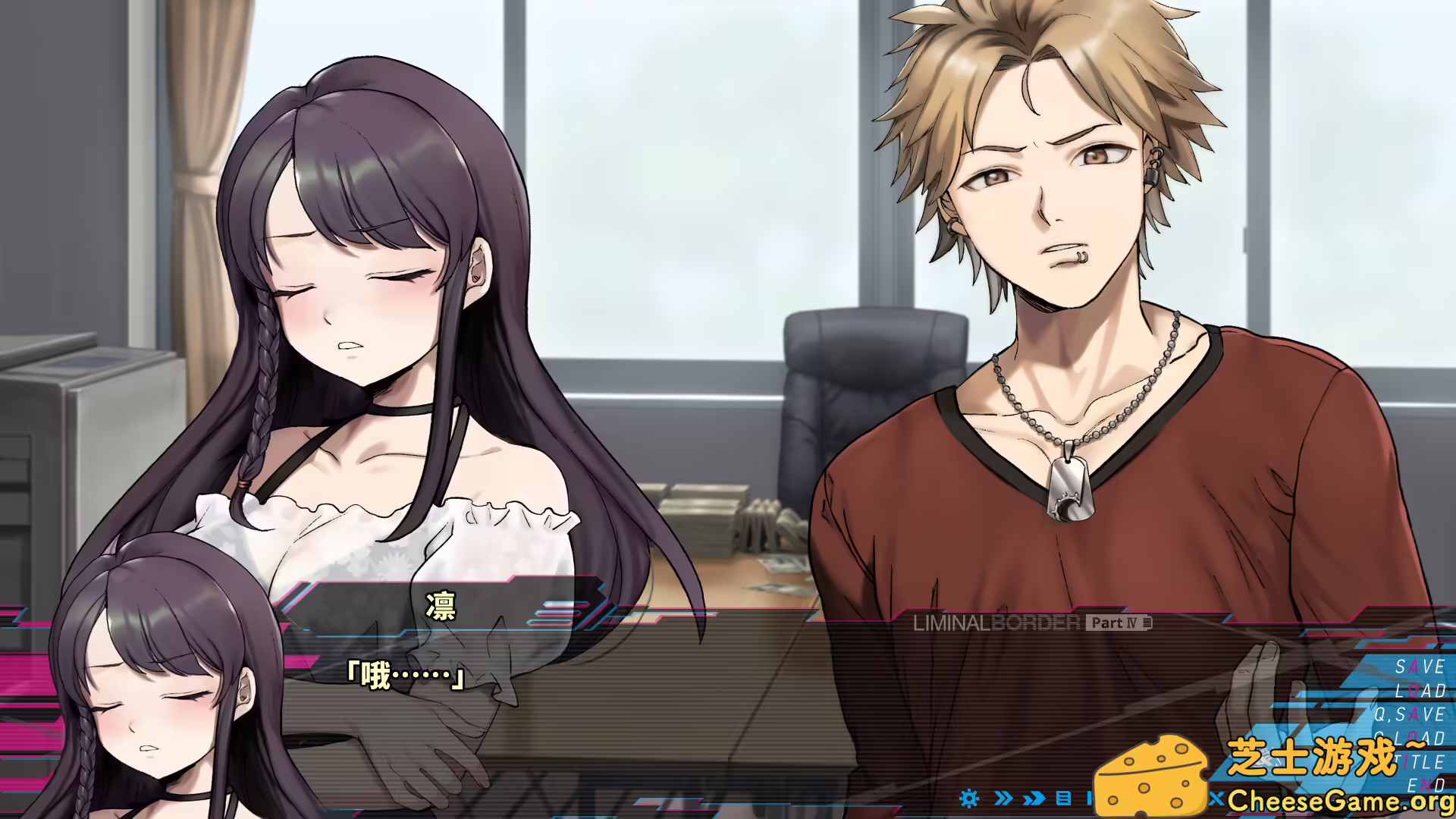Viewport: 1456px width, 819px height.
Task: Select the skip-mode double chevron icon
Action: 1003,799
